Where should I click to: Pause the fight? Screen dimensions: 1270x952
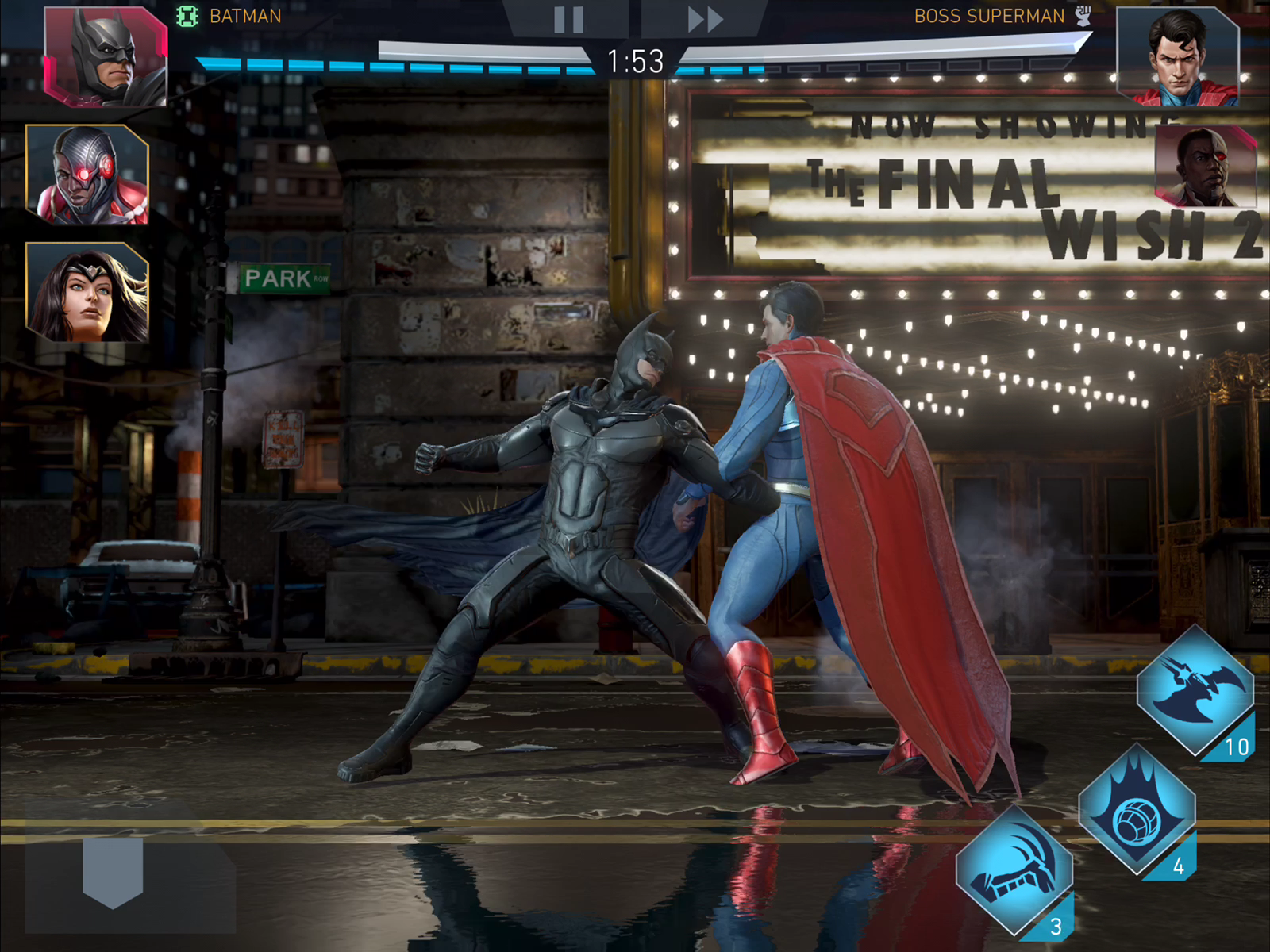coord(568,19)
